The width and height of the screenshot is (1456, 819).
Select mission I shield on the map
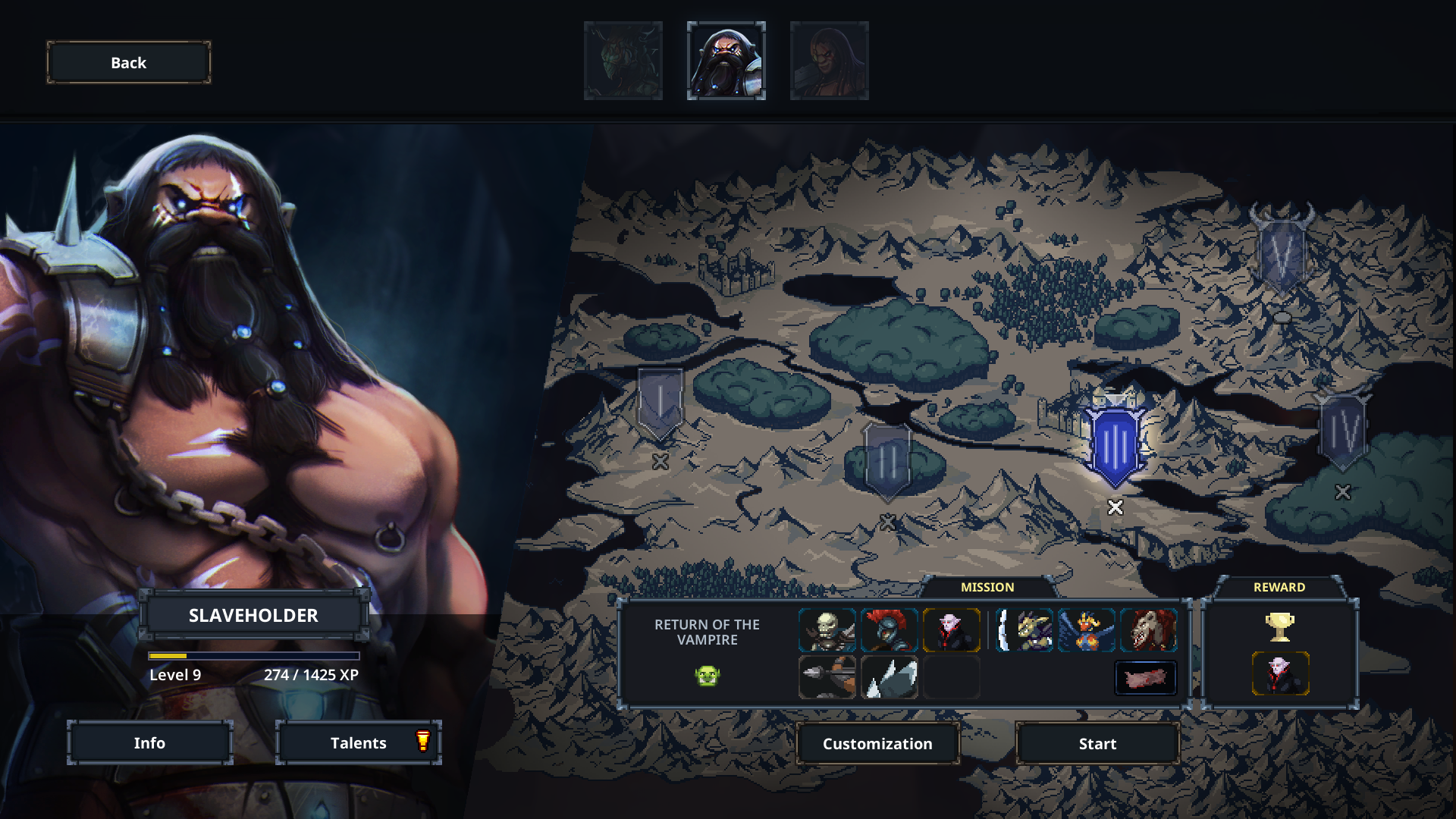point(660,403)
